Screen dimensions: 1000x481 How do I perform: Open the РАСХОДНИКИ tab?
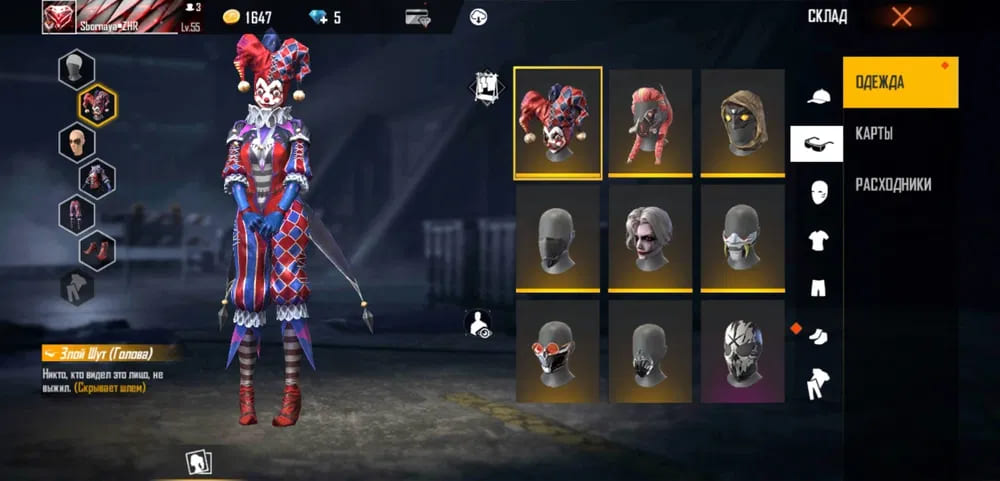click(893, 185)
